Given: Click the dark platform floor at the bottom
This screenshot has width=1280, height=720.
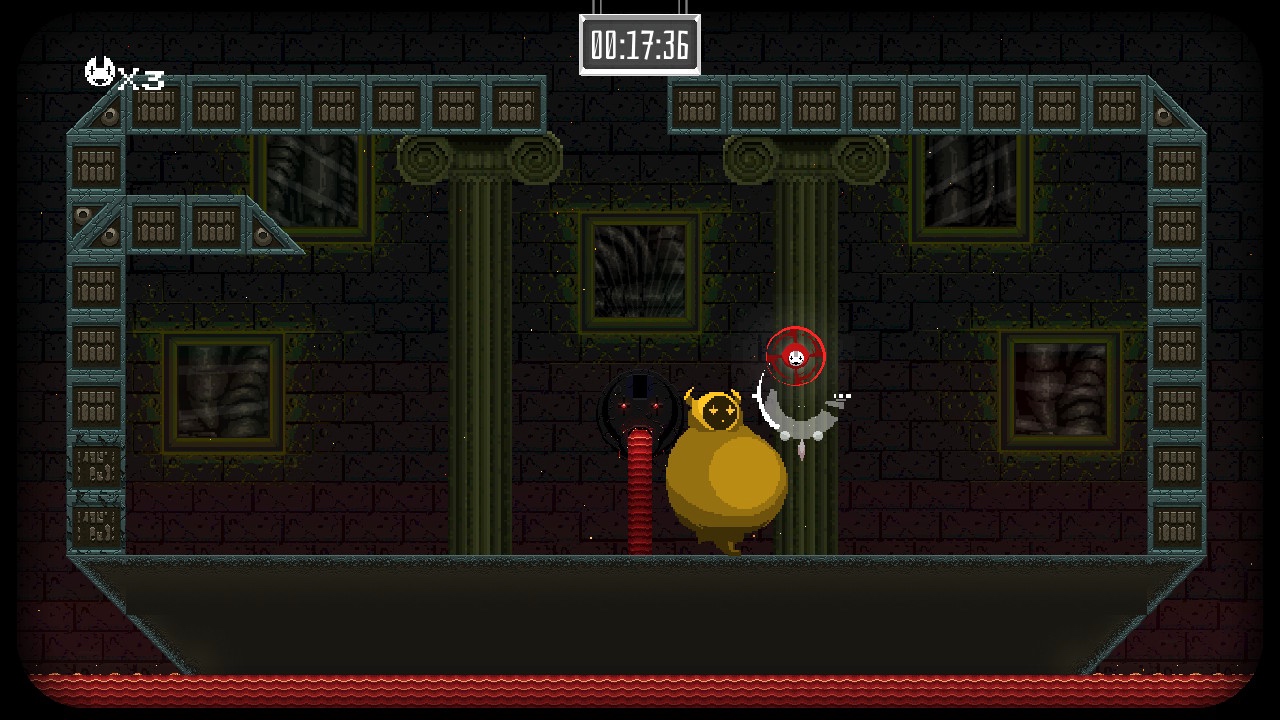Looking at the screenshot, I should click(x=640, y=610).
